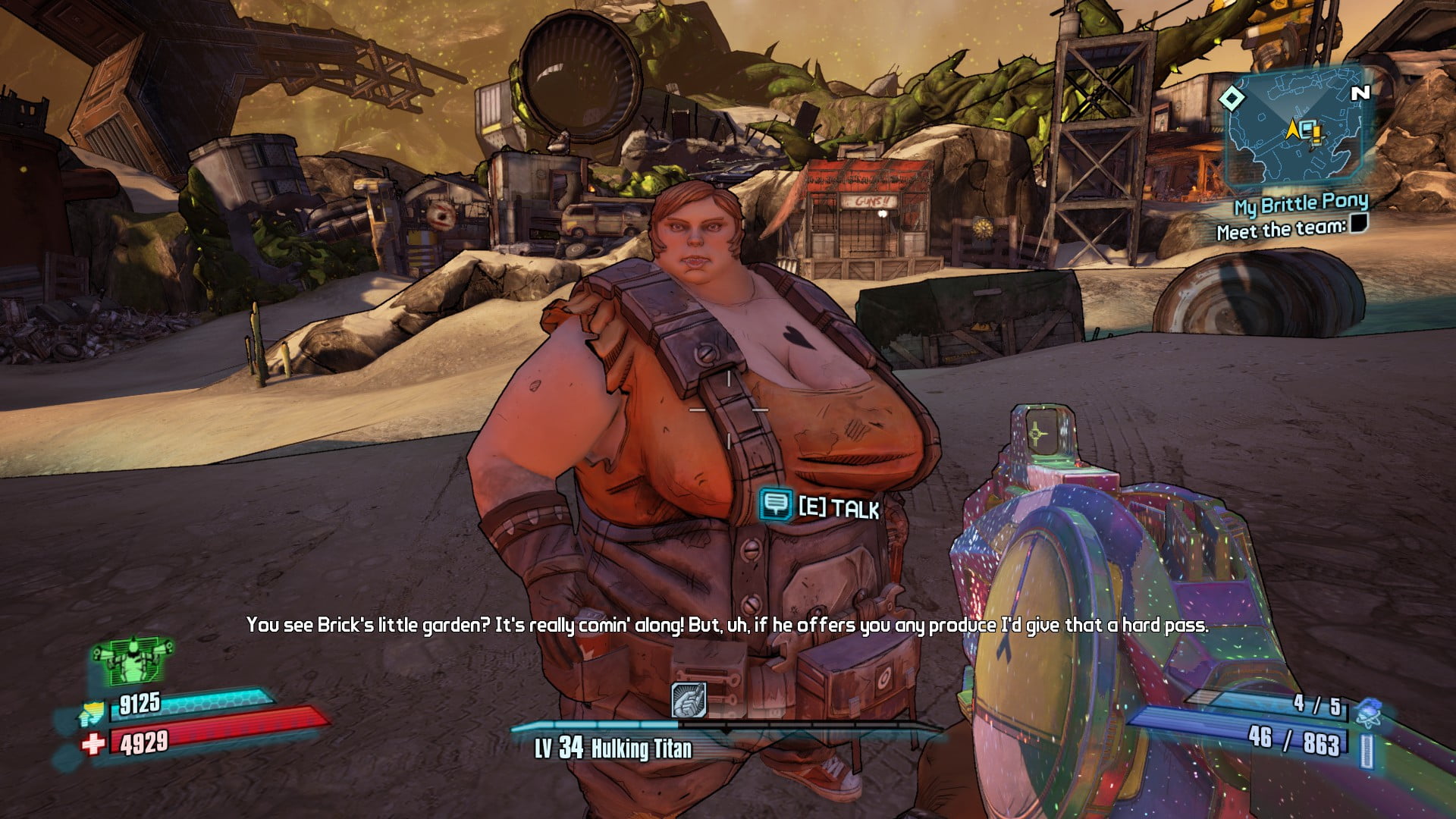Click the diamond waypoint icon beside the minimap
Screen dimensions: 1456x819
[1234, 97]
